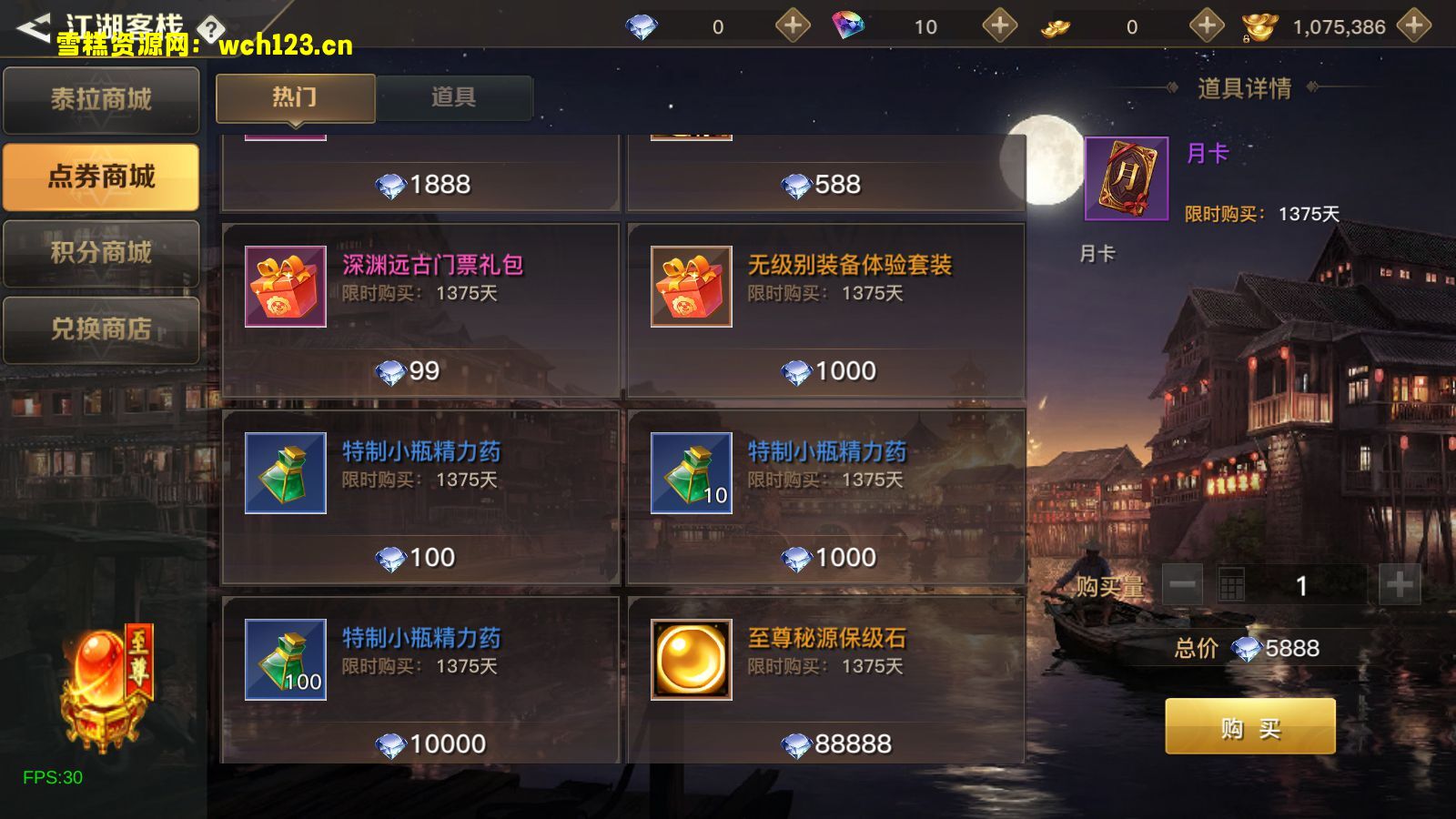
Task: Select the 特制小瓶精力药 x10 potion icon
Action: tap(690, 474)
